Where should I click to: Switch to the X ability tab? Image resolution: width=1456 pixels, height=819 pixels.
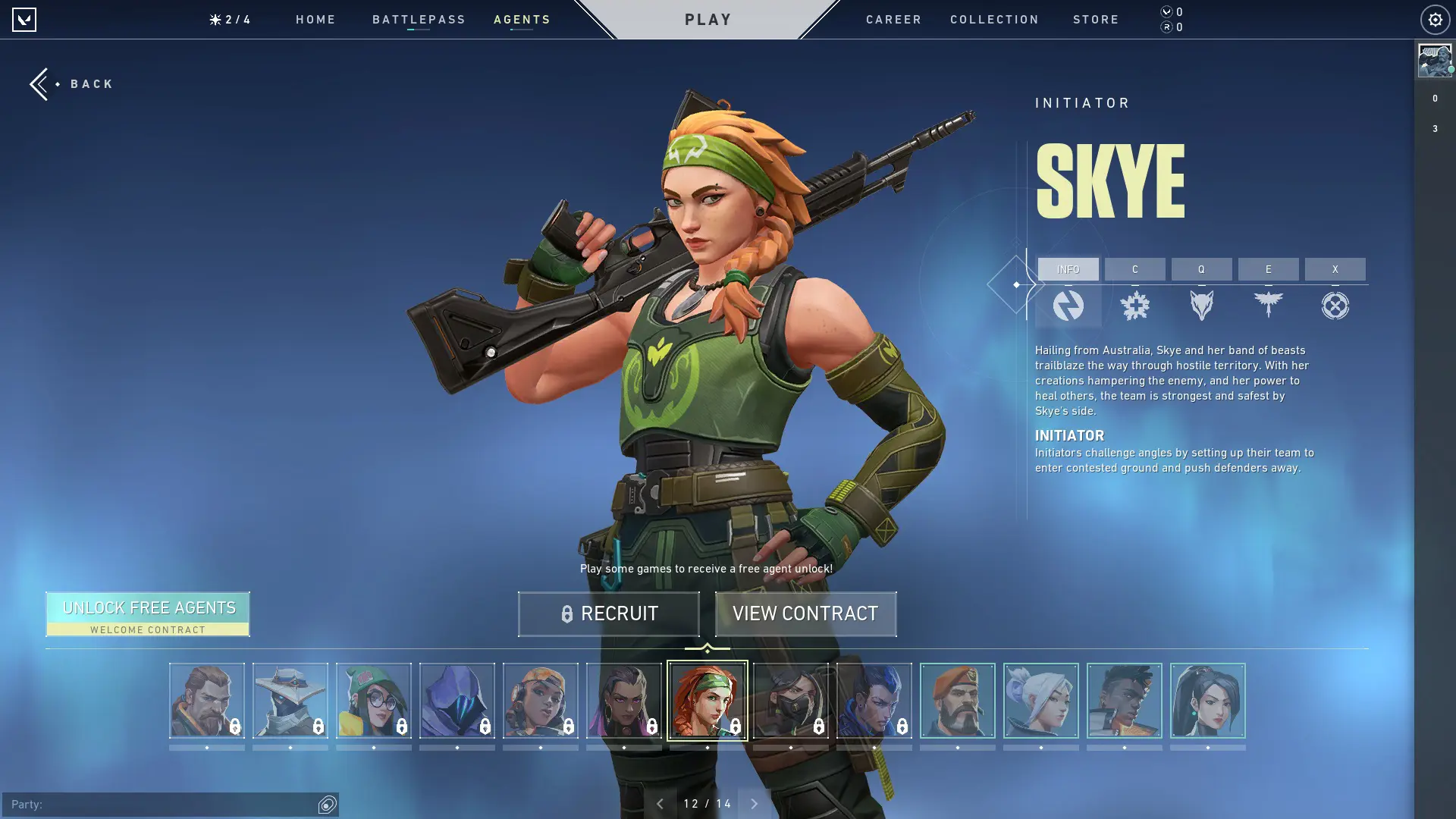[1335, 269]
